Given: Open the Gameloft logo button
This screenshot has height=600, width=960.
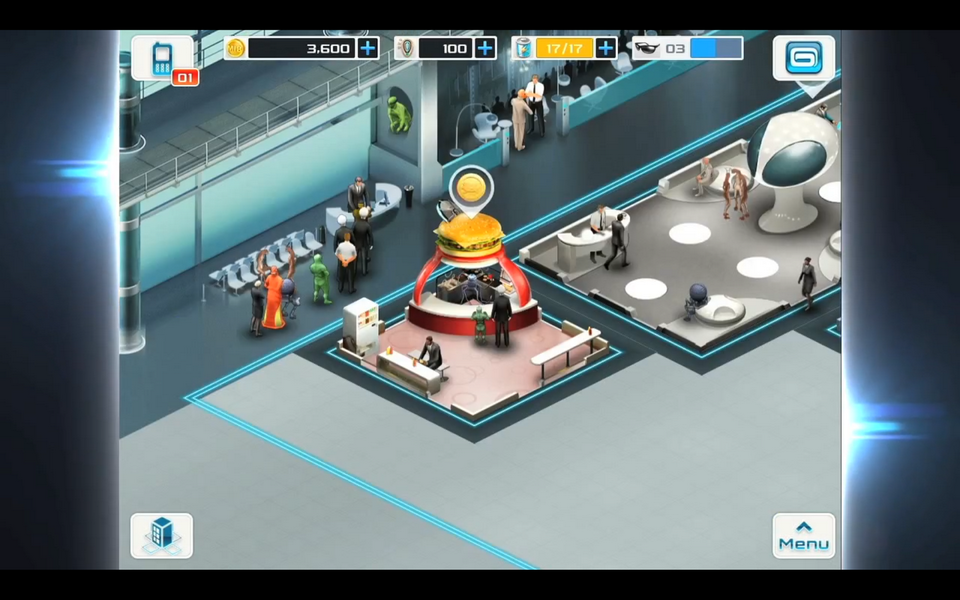Looking at the screenshot, I should coord(803,58).
